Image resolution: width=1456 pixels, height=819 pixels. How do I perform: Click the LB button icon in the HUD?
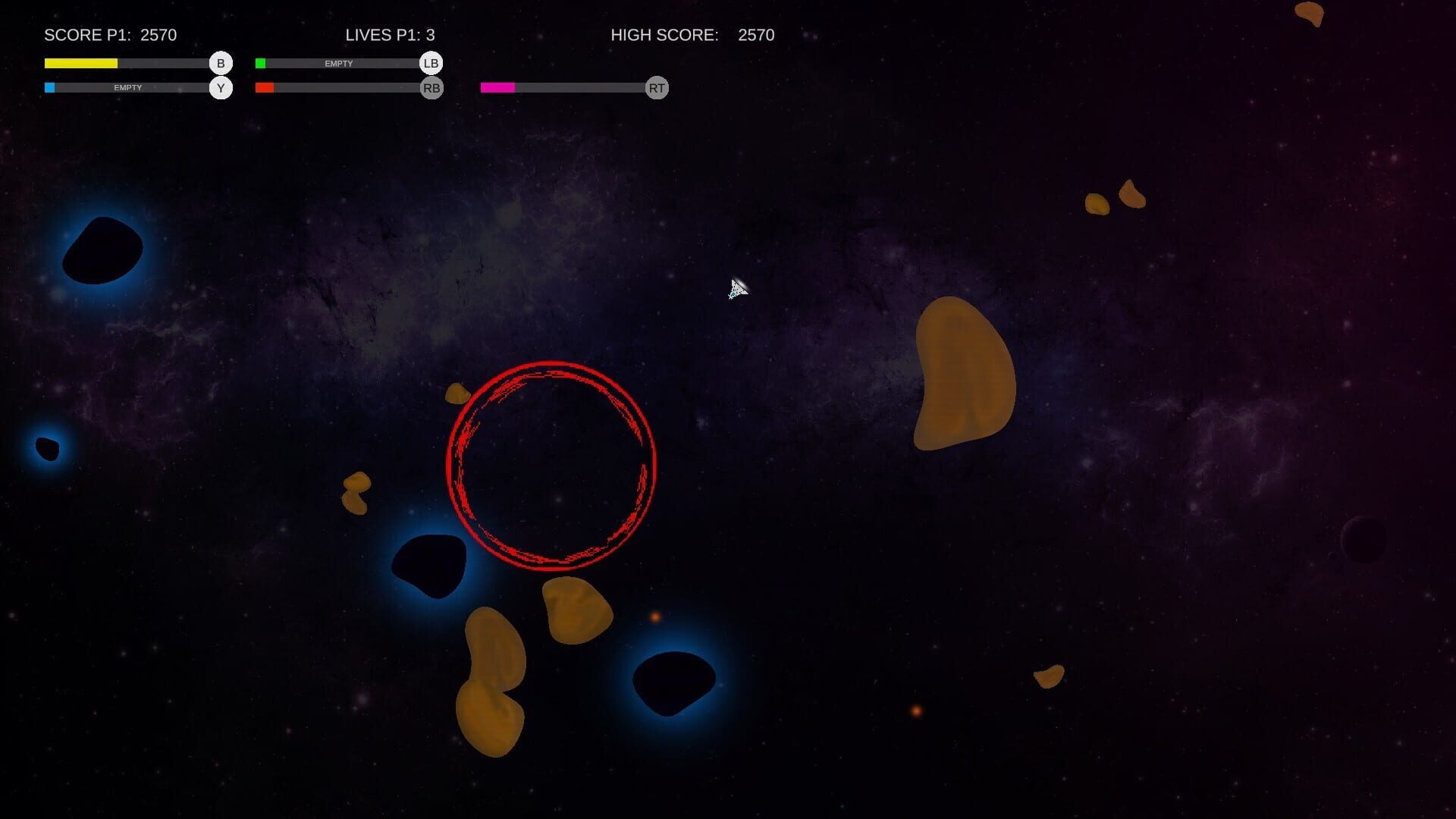click(x=431, y=64)
